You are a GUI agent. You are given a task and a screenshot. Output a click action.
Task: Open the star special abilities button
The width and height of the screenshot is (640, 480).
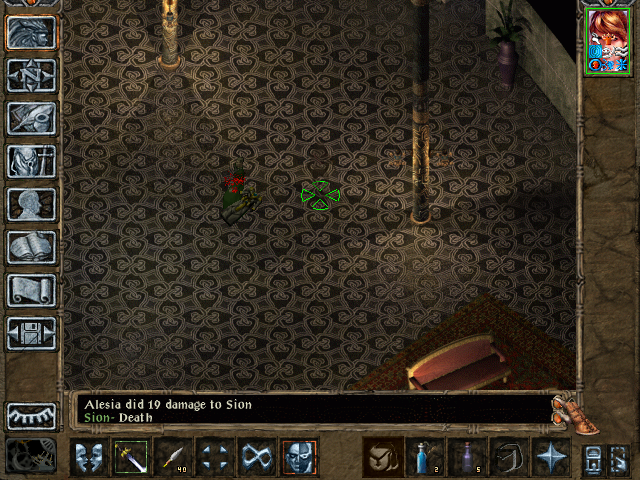coord(551,457)
